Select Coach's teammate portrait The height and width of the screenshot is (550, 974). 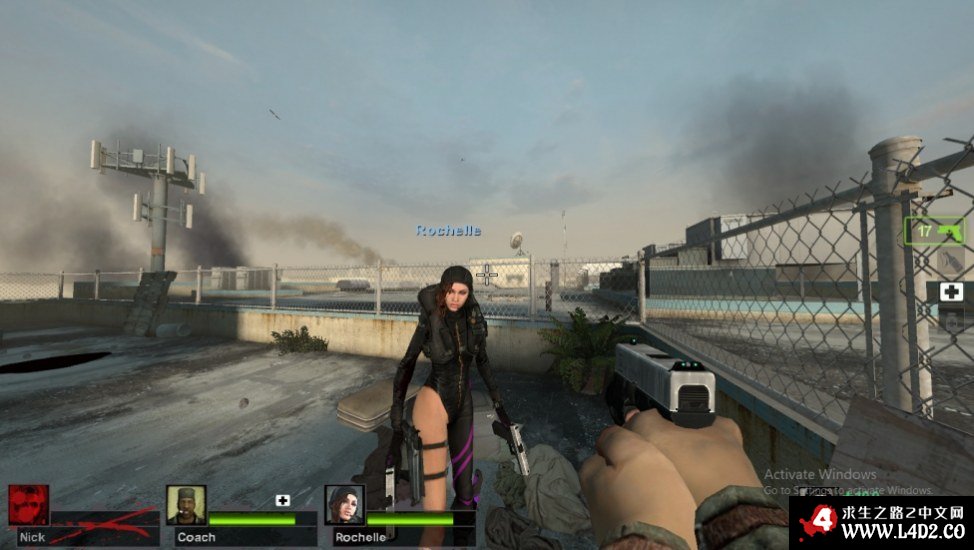click(186, 505)
